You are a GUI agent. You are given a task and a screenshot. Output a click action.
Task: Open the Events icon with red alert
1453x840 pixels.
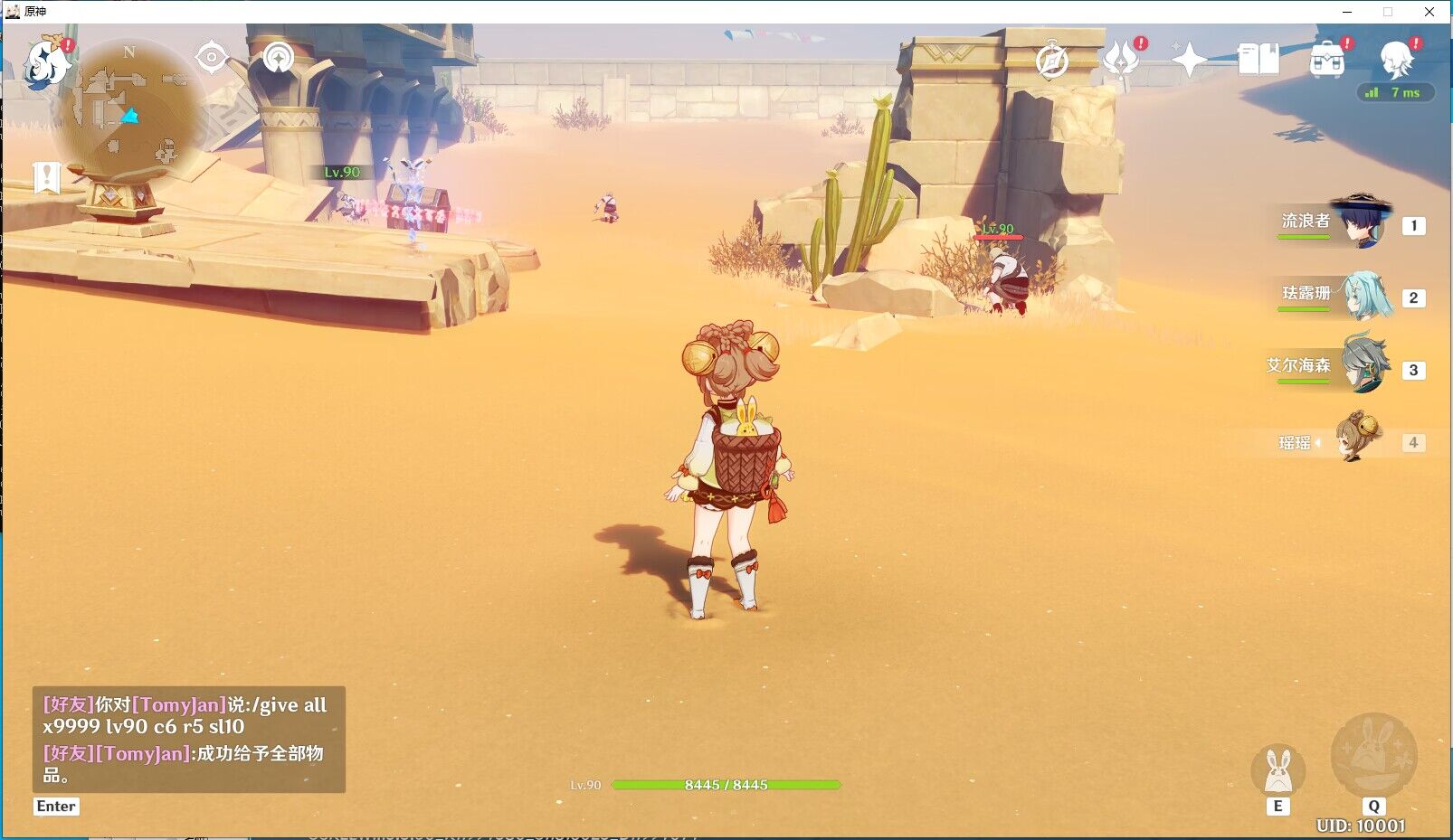(1122, 60)
